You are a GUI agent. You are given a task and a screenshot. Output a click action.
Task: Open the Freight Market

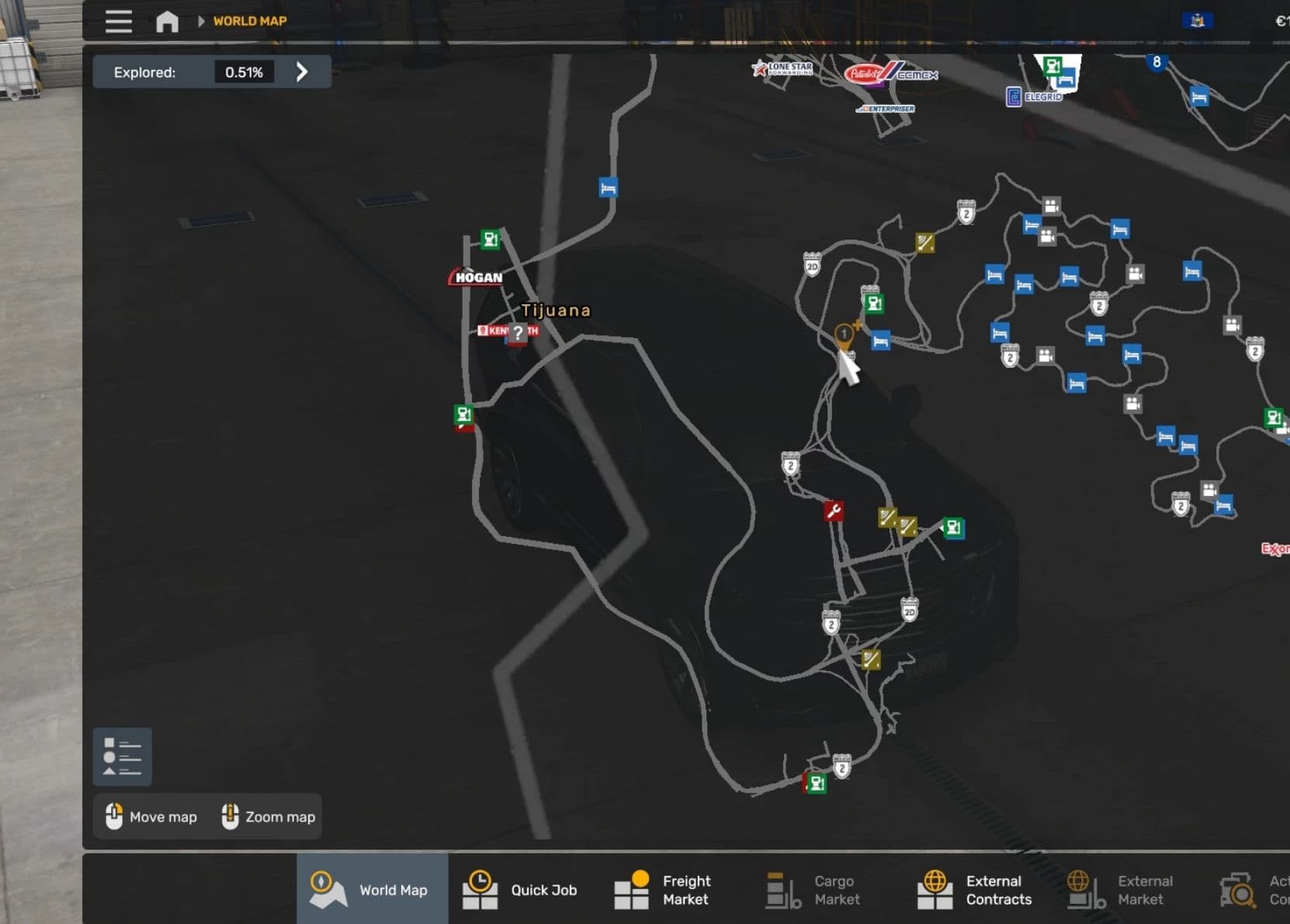[664, 889]
